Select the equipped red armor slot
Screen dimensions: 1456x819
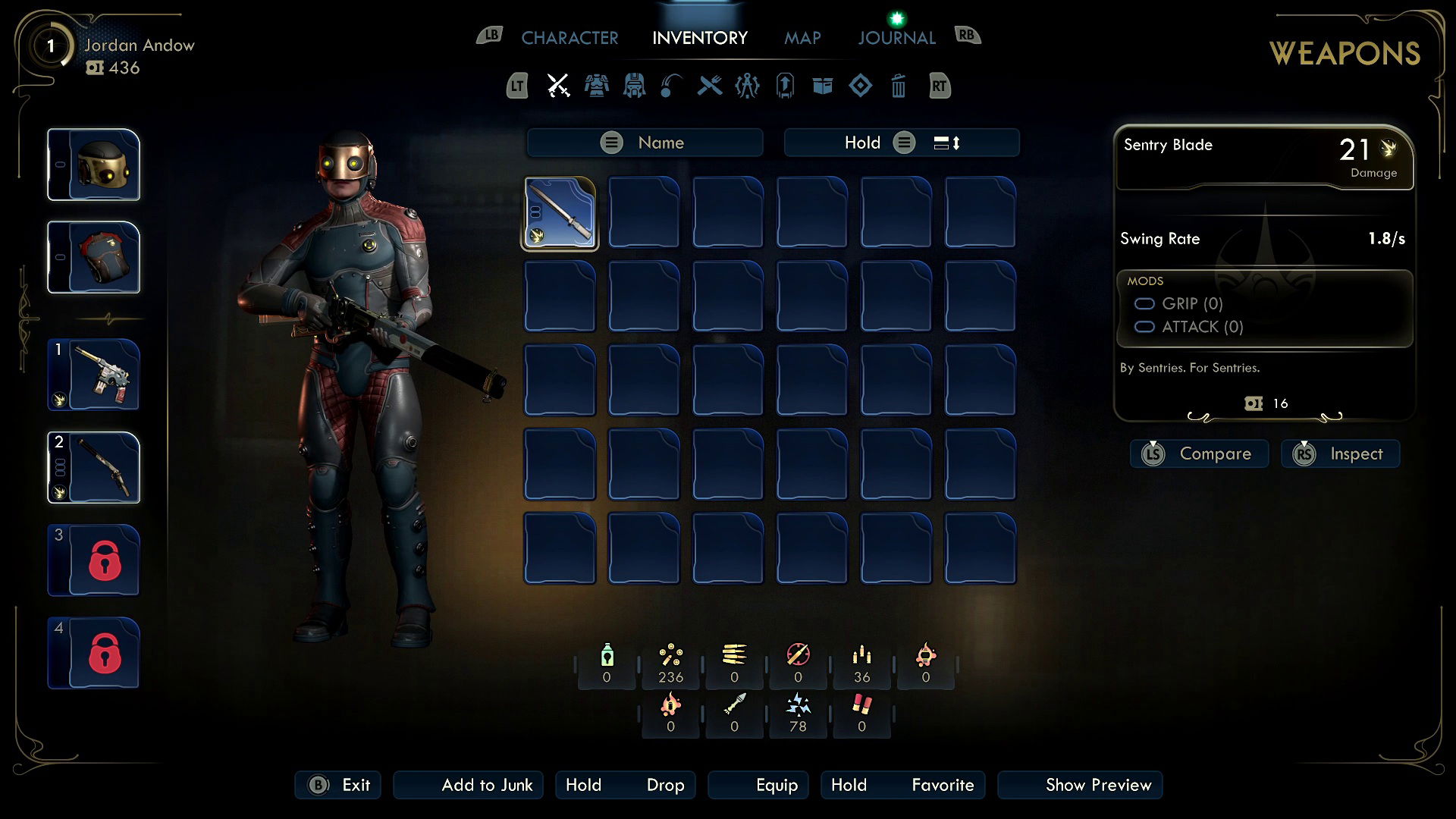click(x=94, y=258)
